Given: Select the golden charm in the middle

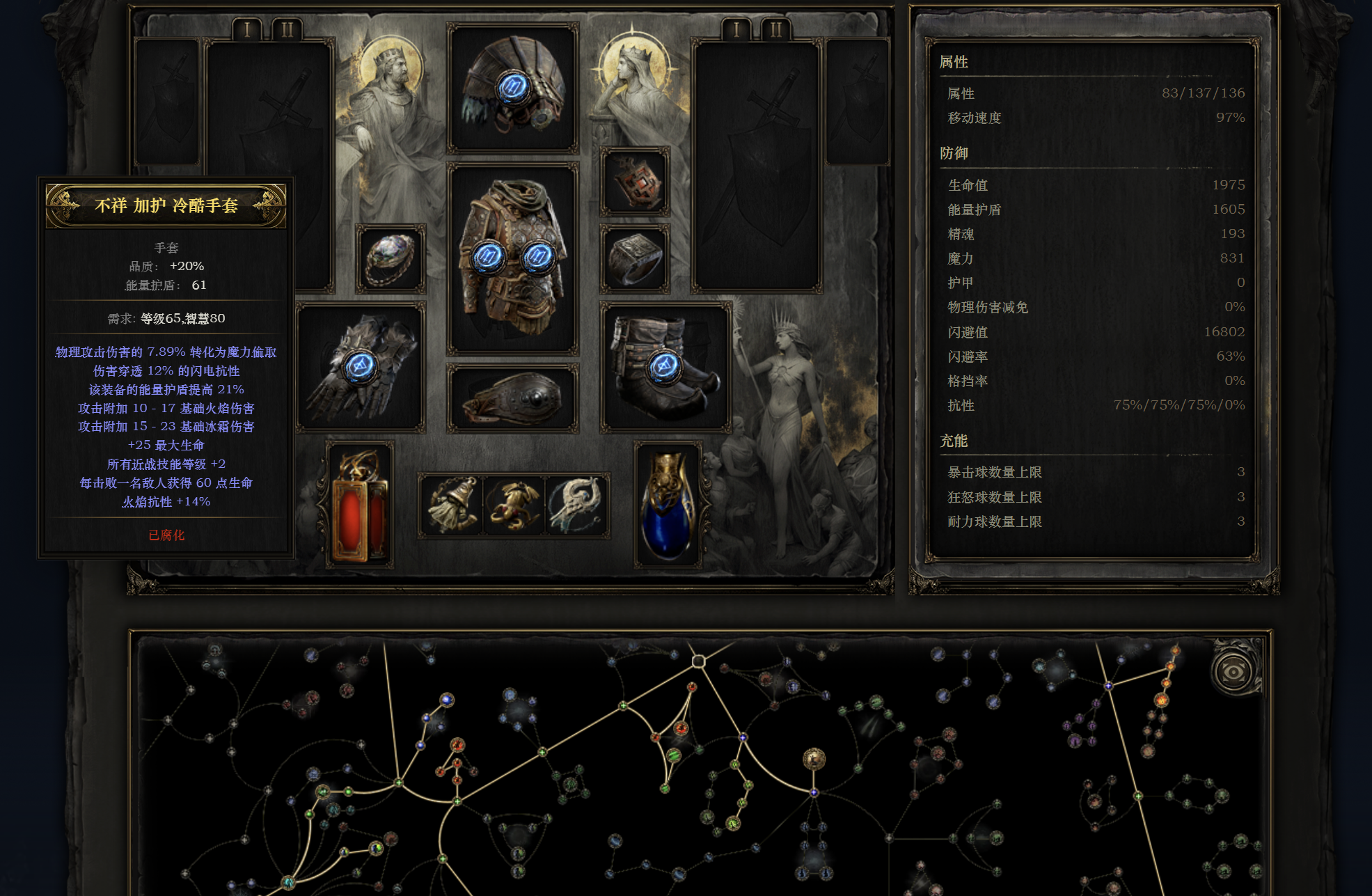Looking at the screenshot, I should tap(514, 505).
